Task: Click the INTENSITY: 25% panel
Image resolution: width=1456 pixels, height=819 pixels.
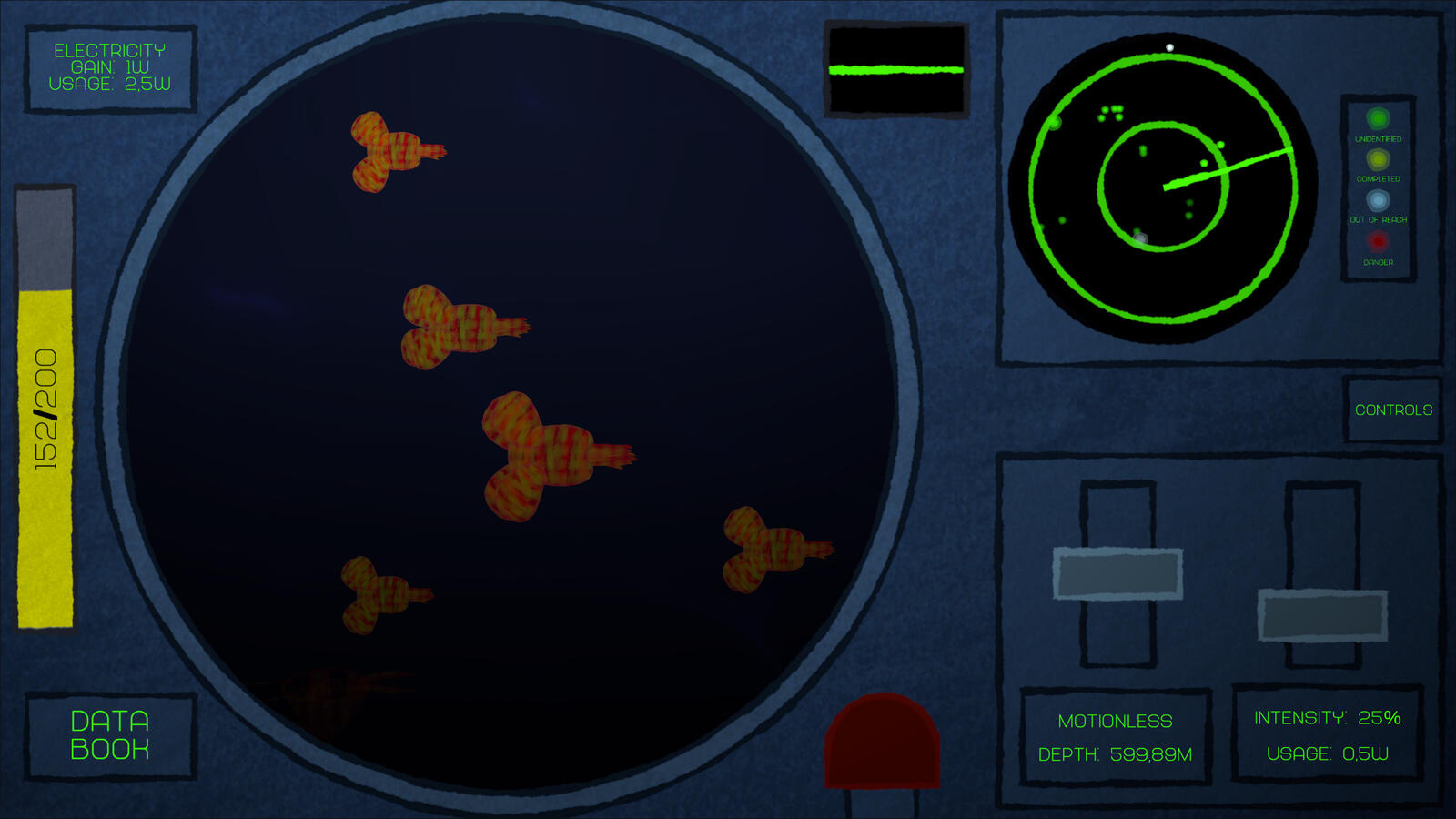Action: (1327, 719)
